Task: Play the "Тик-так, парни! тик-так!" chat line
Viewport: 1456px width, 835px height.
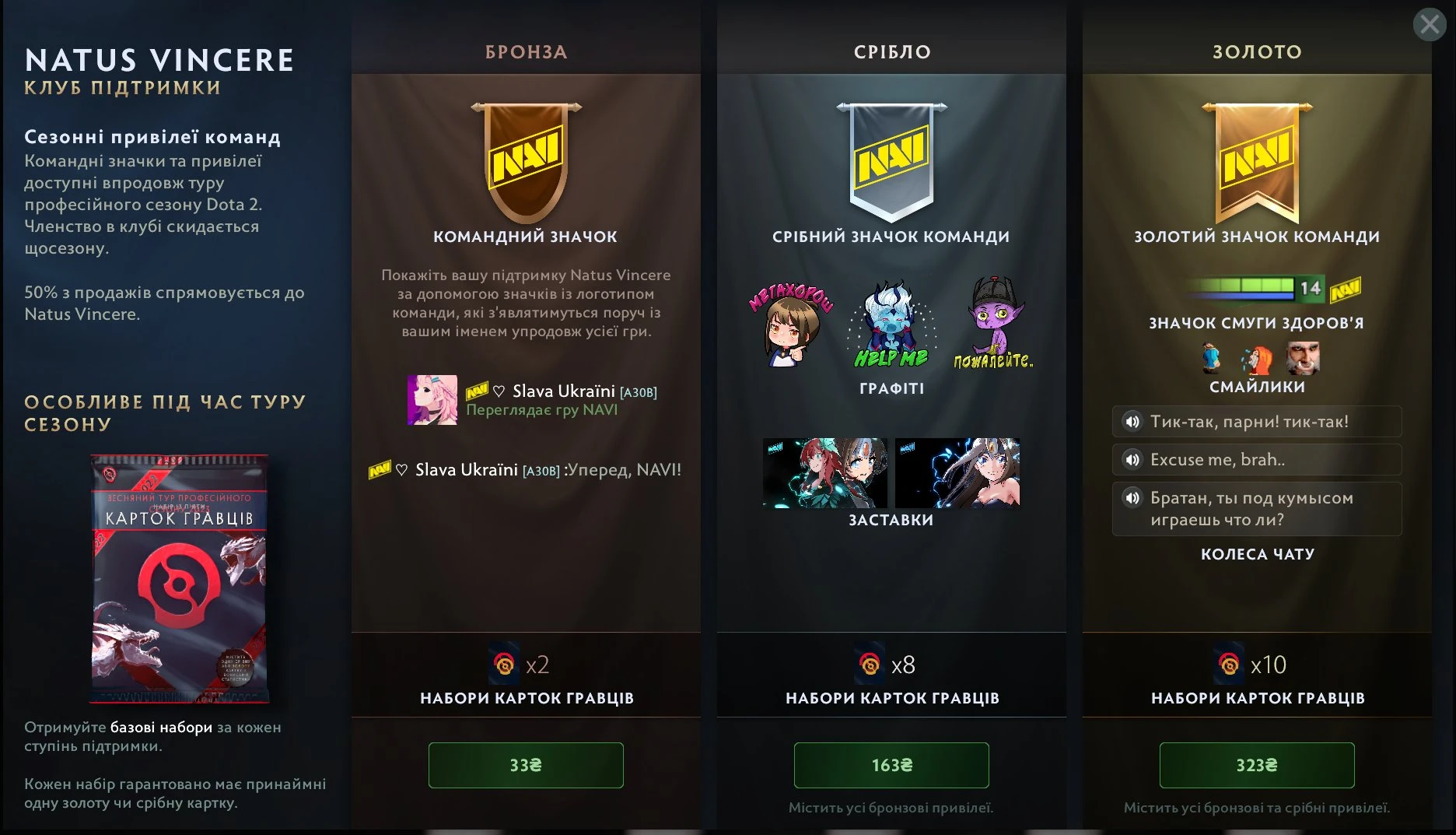Action: click(x=1132, y=422)
